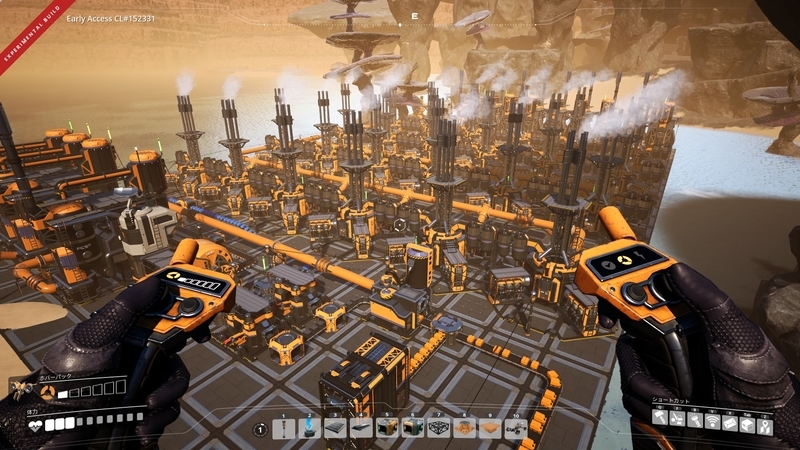The image size is (800, 450).
Task: Choose the ramp piece in hotbar slot 4
Action: tap(361, 428)
